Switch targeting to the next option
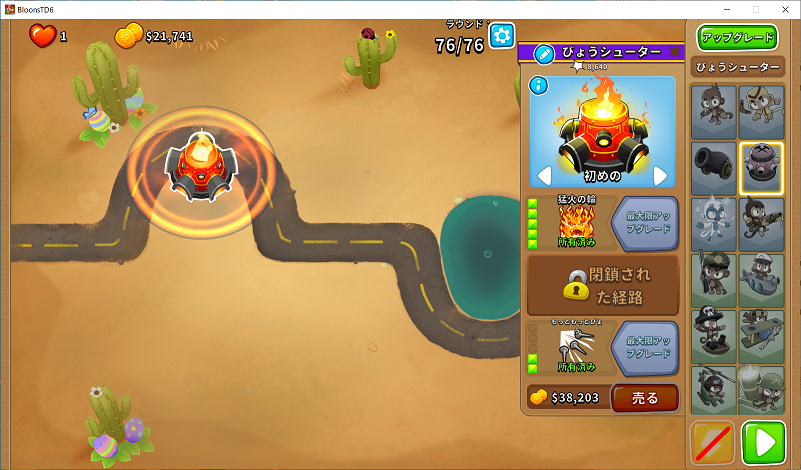The height and width of the screenshot is (470, 801). coord(660,176)
